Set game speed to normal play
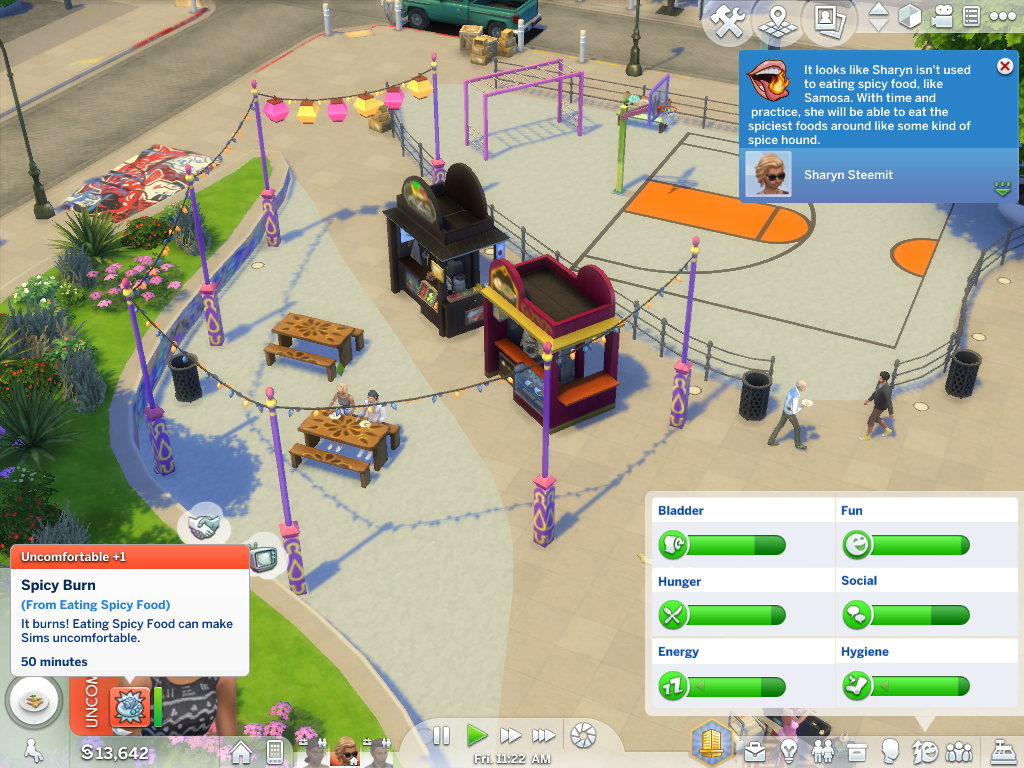The image size is (1024, 768). point(477,736)
